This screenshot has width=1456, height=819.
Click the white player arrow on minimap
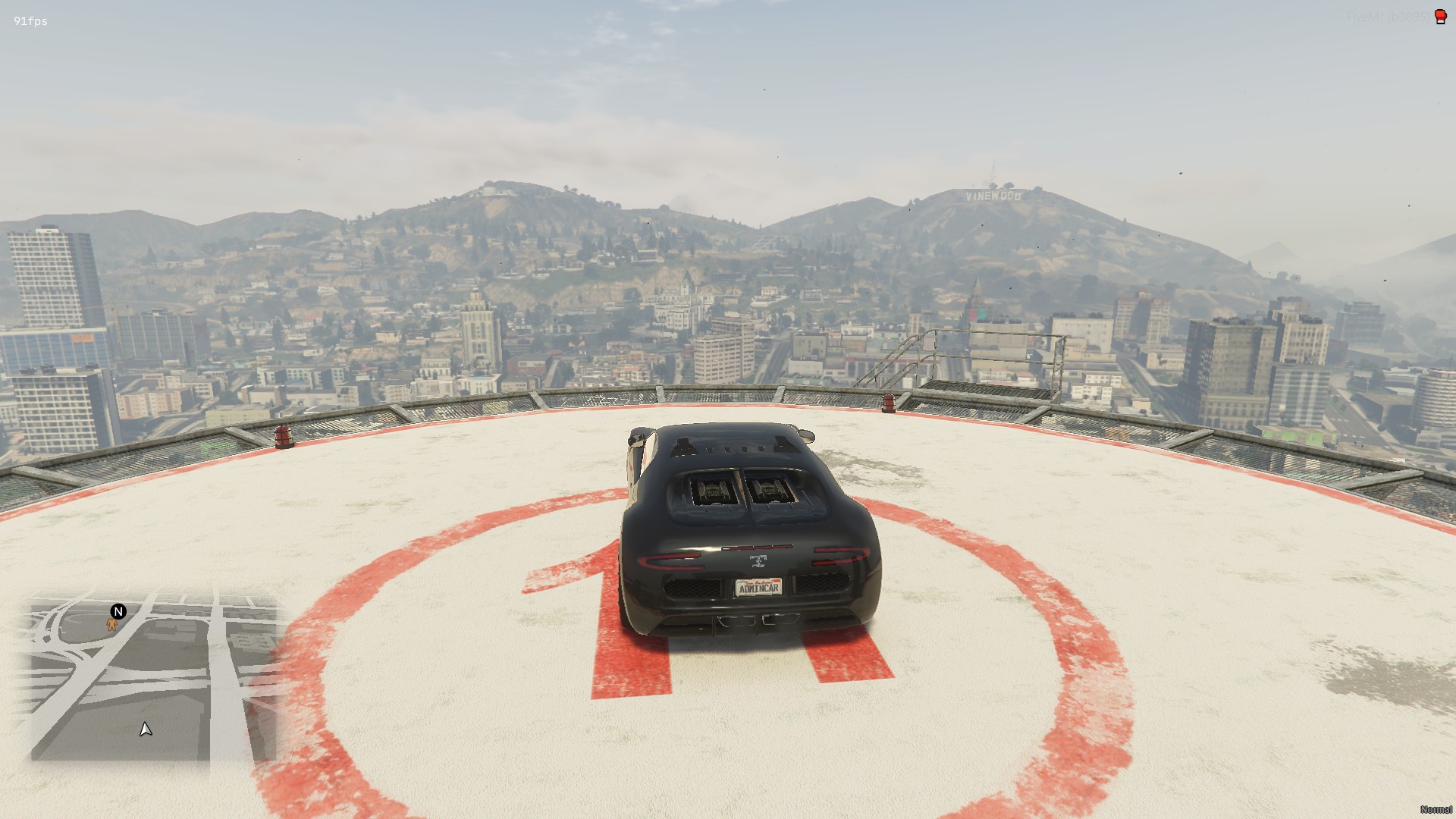click(146, 729)
